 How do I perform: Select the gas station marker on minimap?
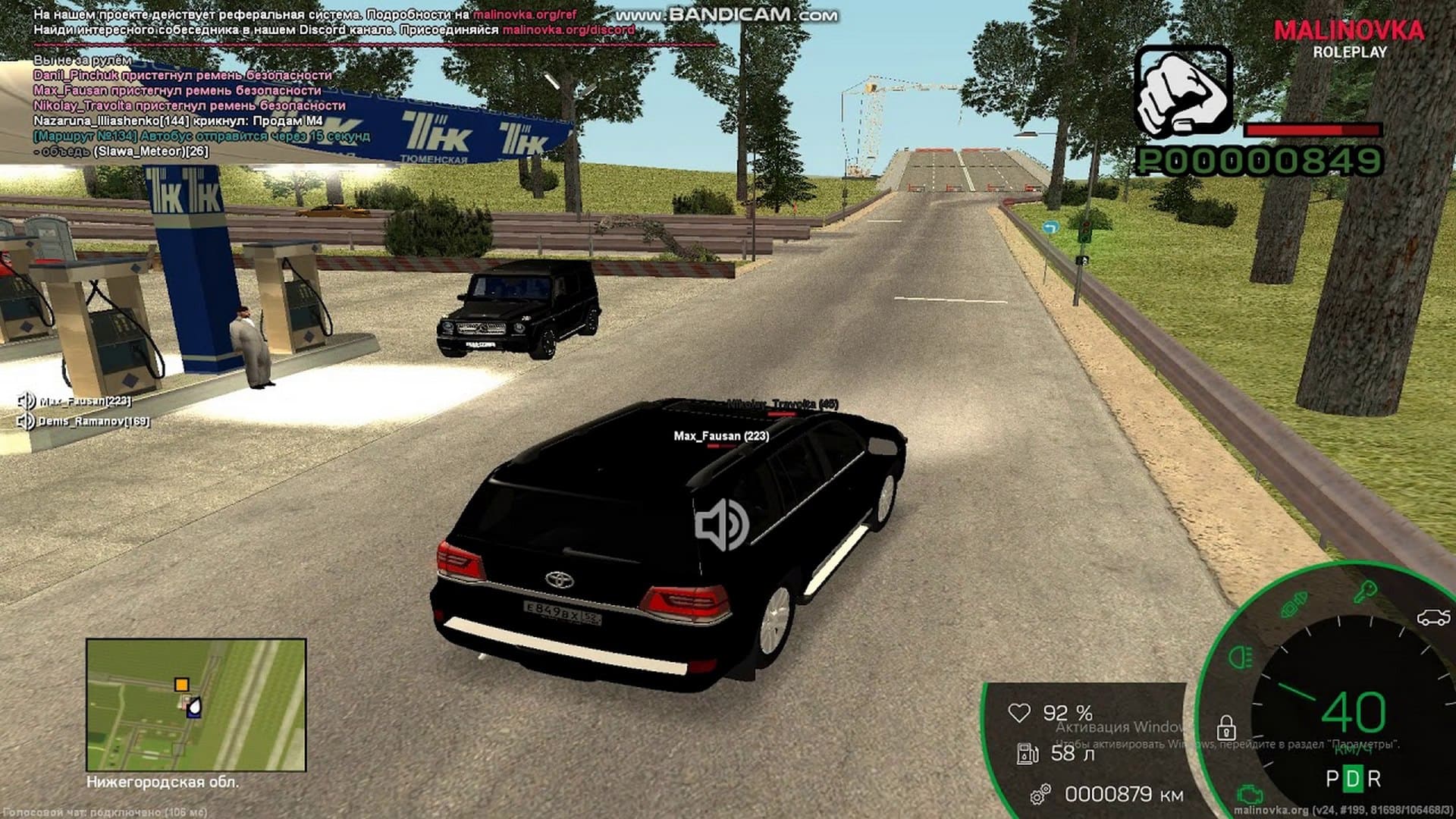coord(194,708)
